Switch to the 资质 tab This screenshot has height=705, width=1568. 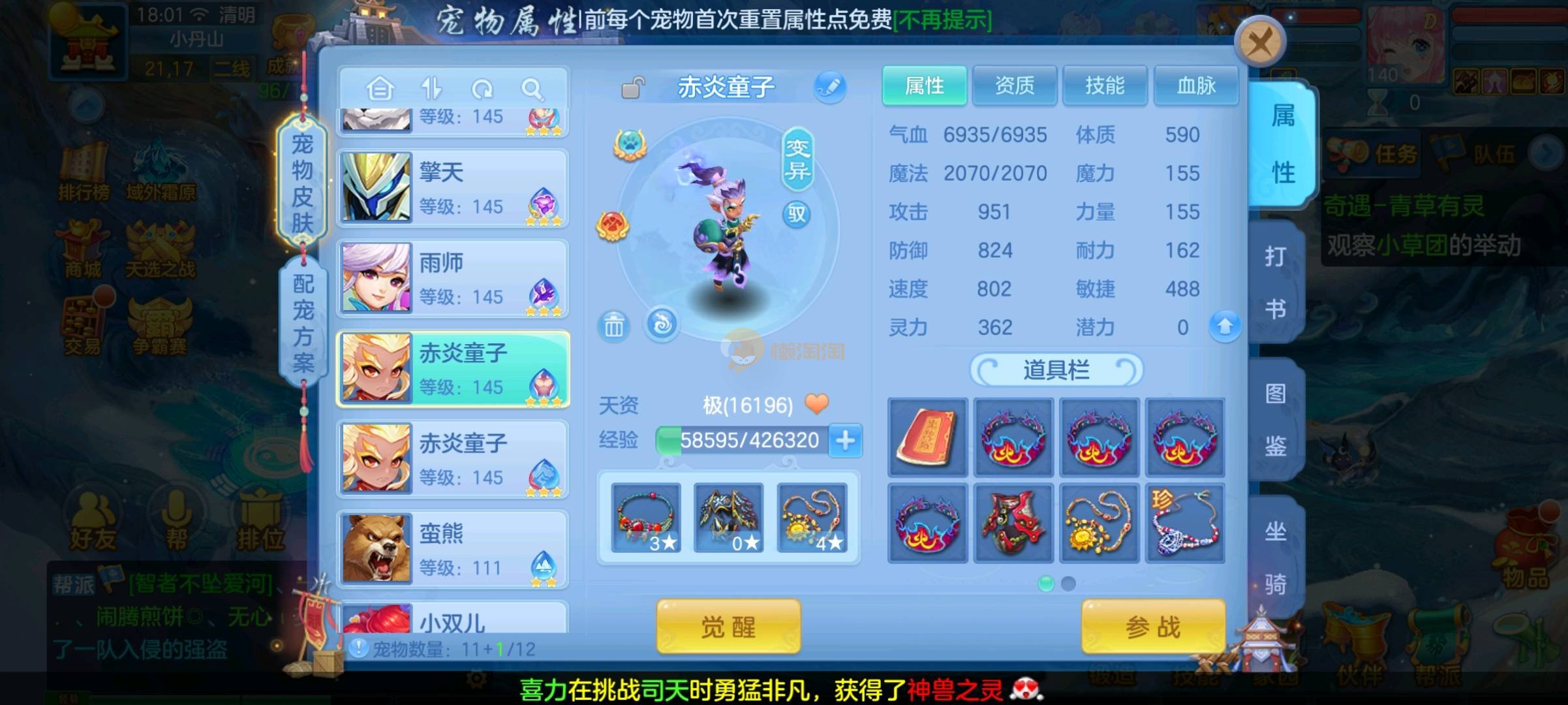click(1014, 86)
